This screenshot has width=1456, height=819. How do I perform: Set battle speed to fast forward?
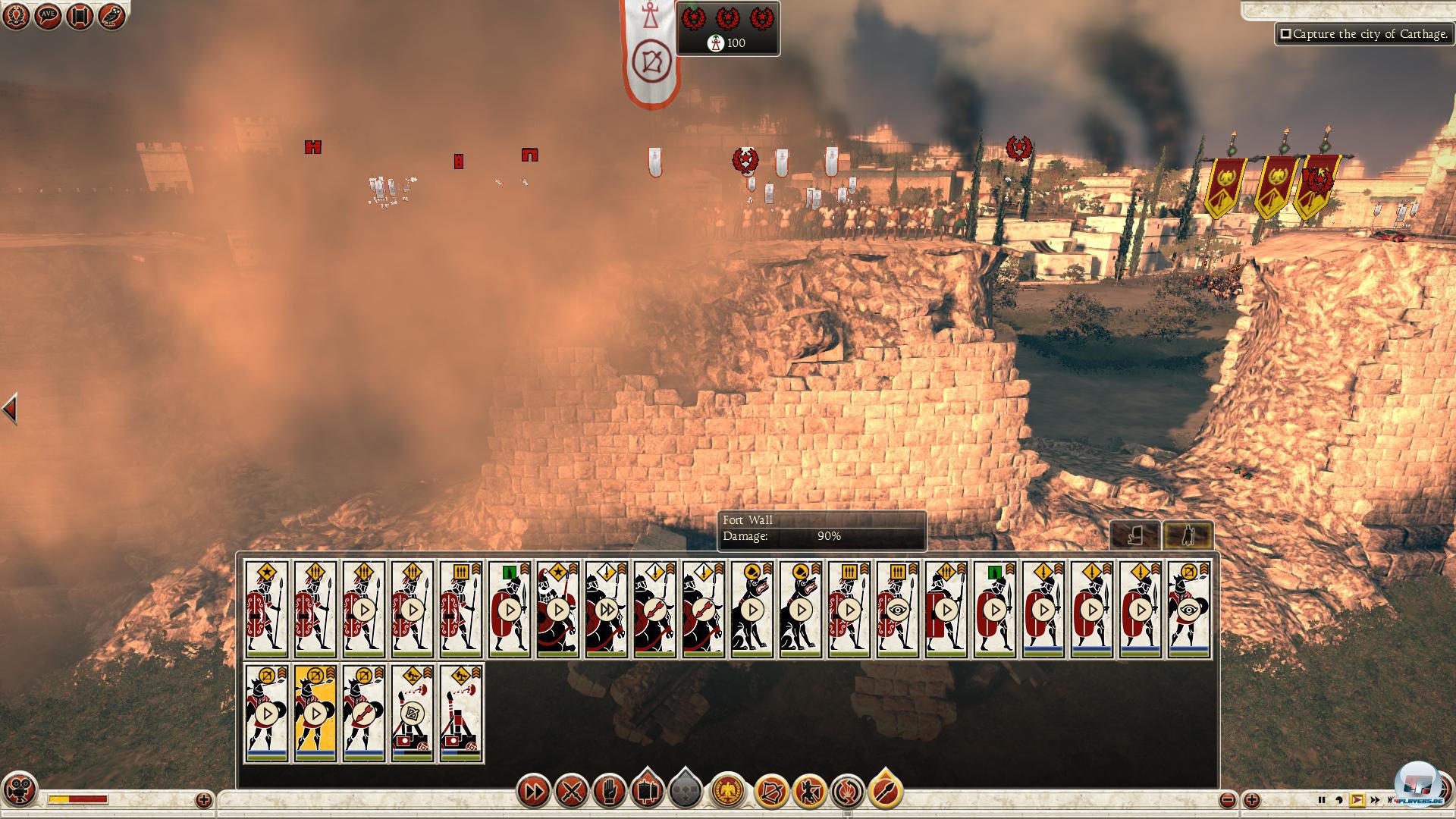click(x=1375, y=800)
